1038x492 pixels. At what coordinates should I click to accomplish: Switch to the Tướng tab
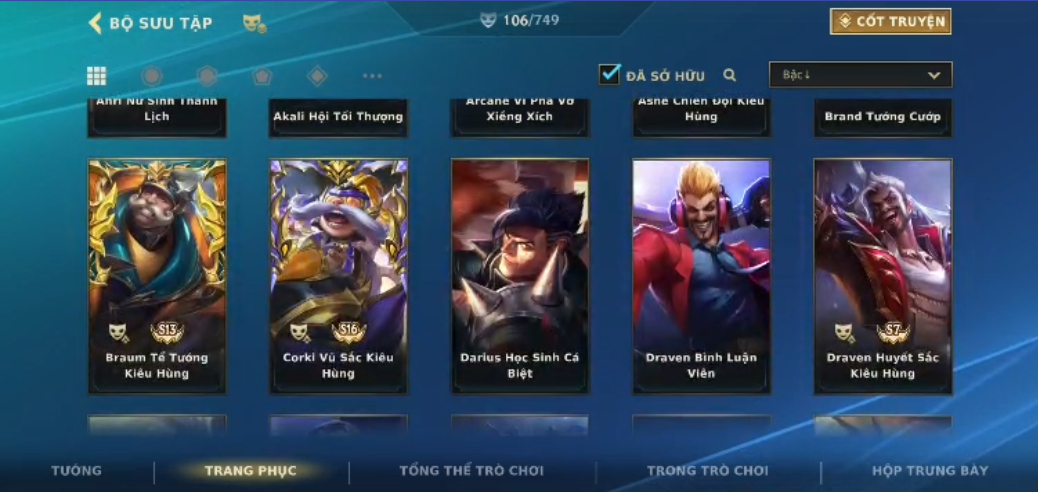(x=76, y=471)
